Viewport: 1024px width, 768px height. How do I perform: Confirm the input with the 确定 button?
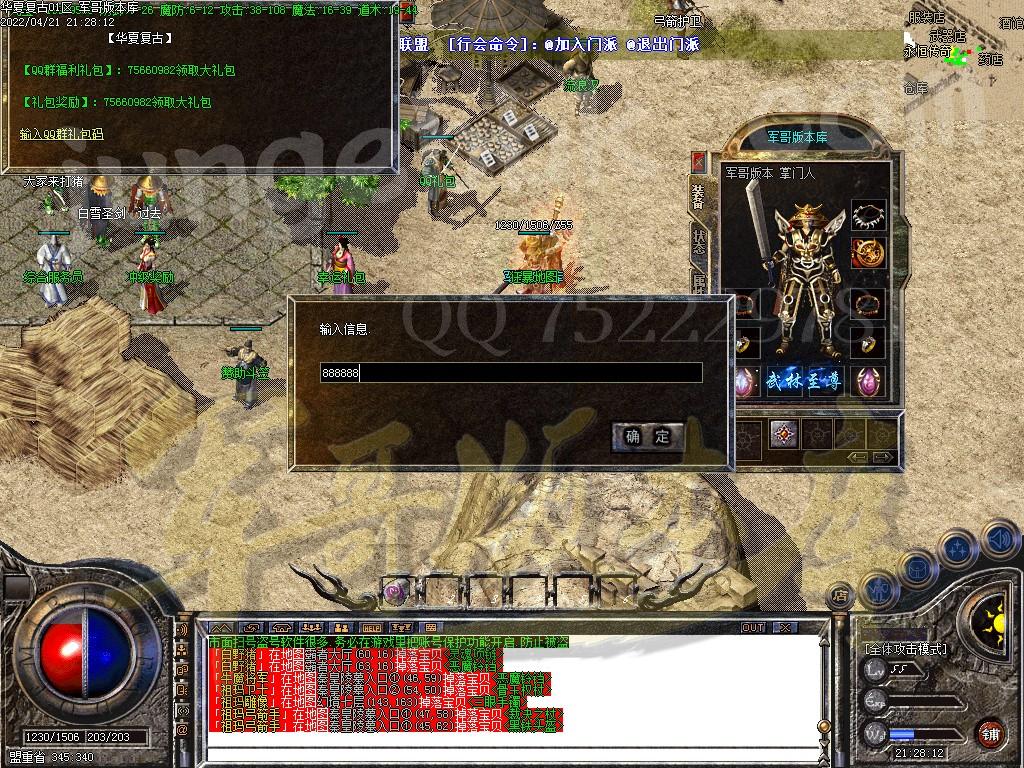coord(648,436)
